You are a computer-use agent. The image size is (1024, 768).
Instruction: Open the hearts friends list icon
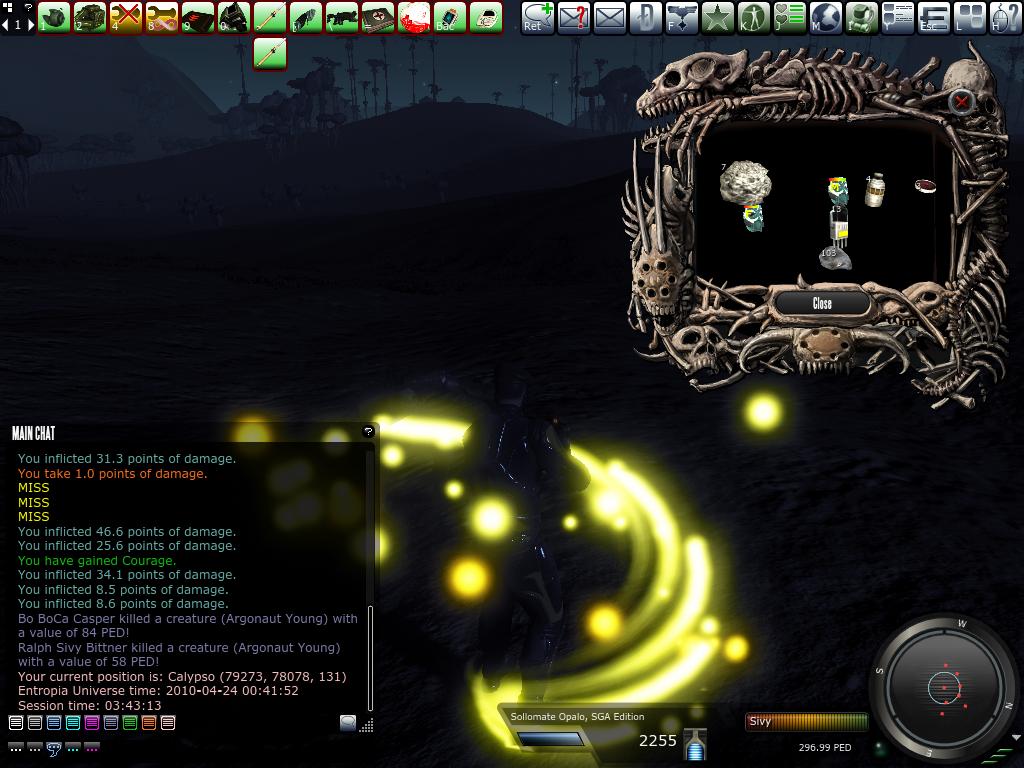tap(789, 17)
